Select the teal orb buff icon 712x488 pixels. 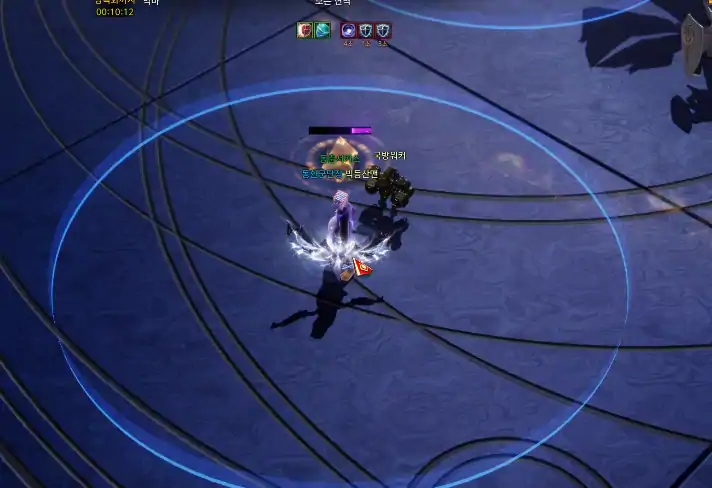(322, 30)
